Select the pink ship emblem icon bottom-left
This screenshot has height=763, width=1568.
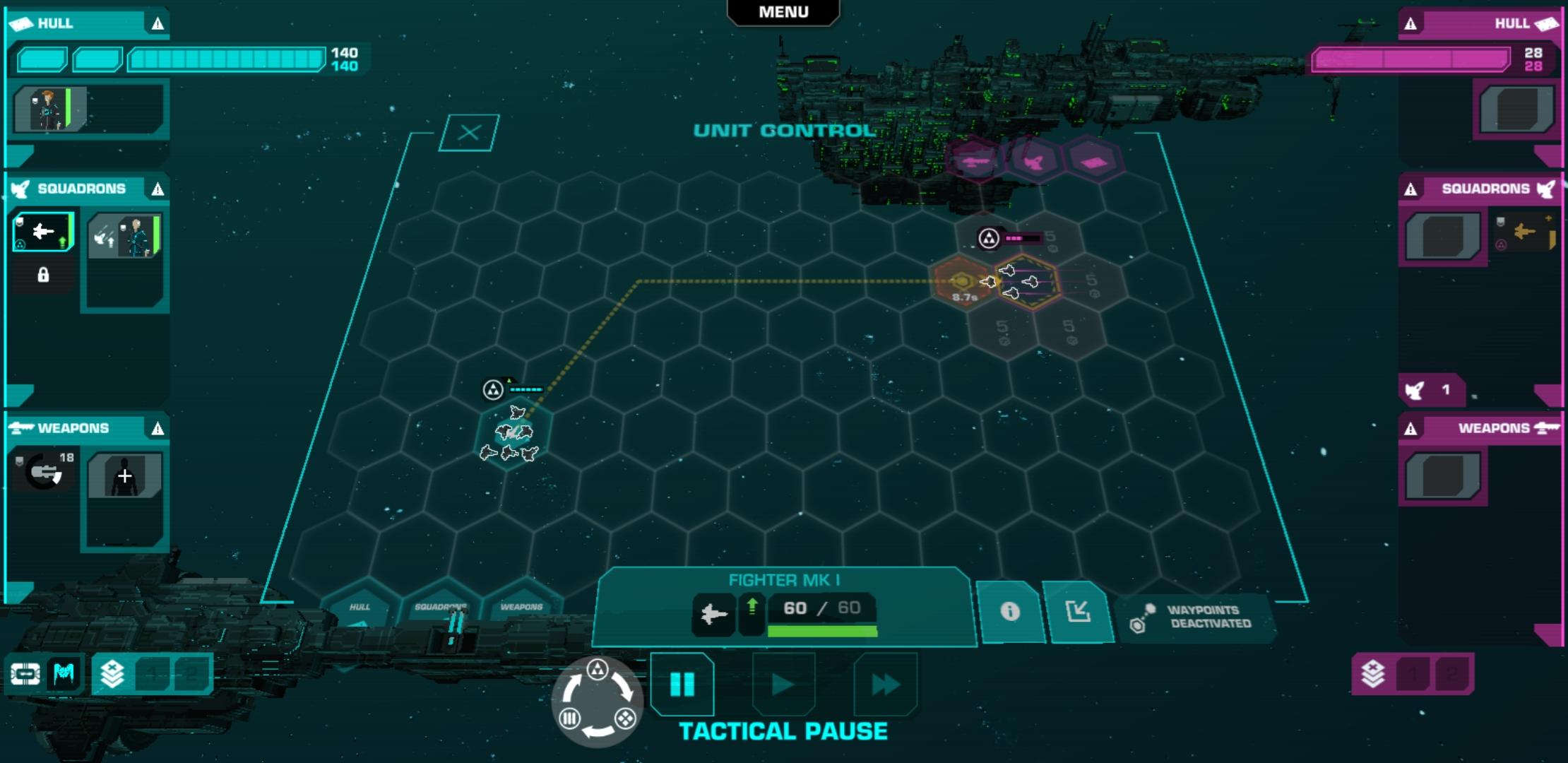coord(64,675)
